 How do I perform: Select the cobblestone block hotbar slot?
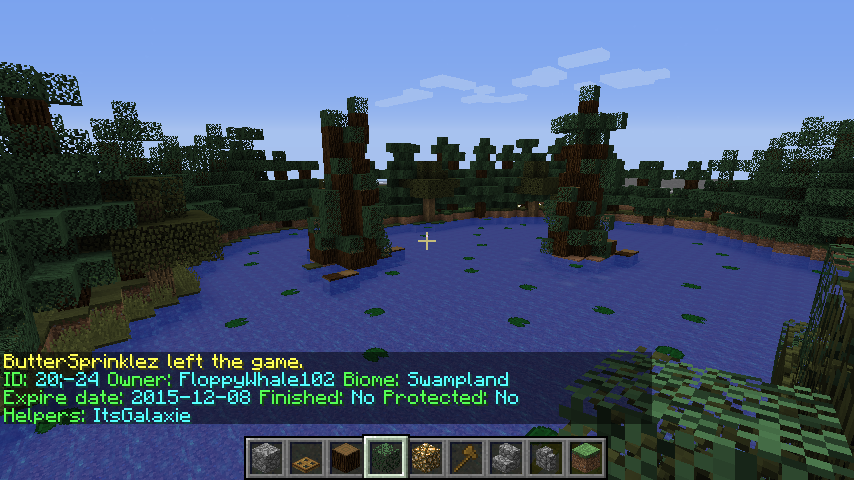click(266, 457)
